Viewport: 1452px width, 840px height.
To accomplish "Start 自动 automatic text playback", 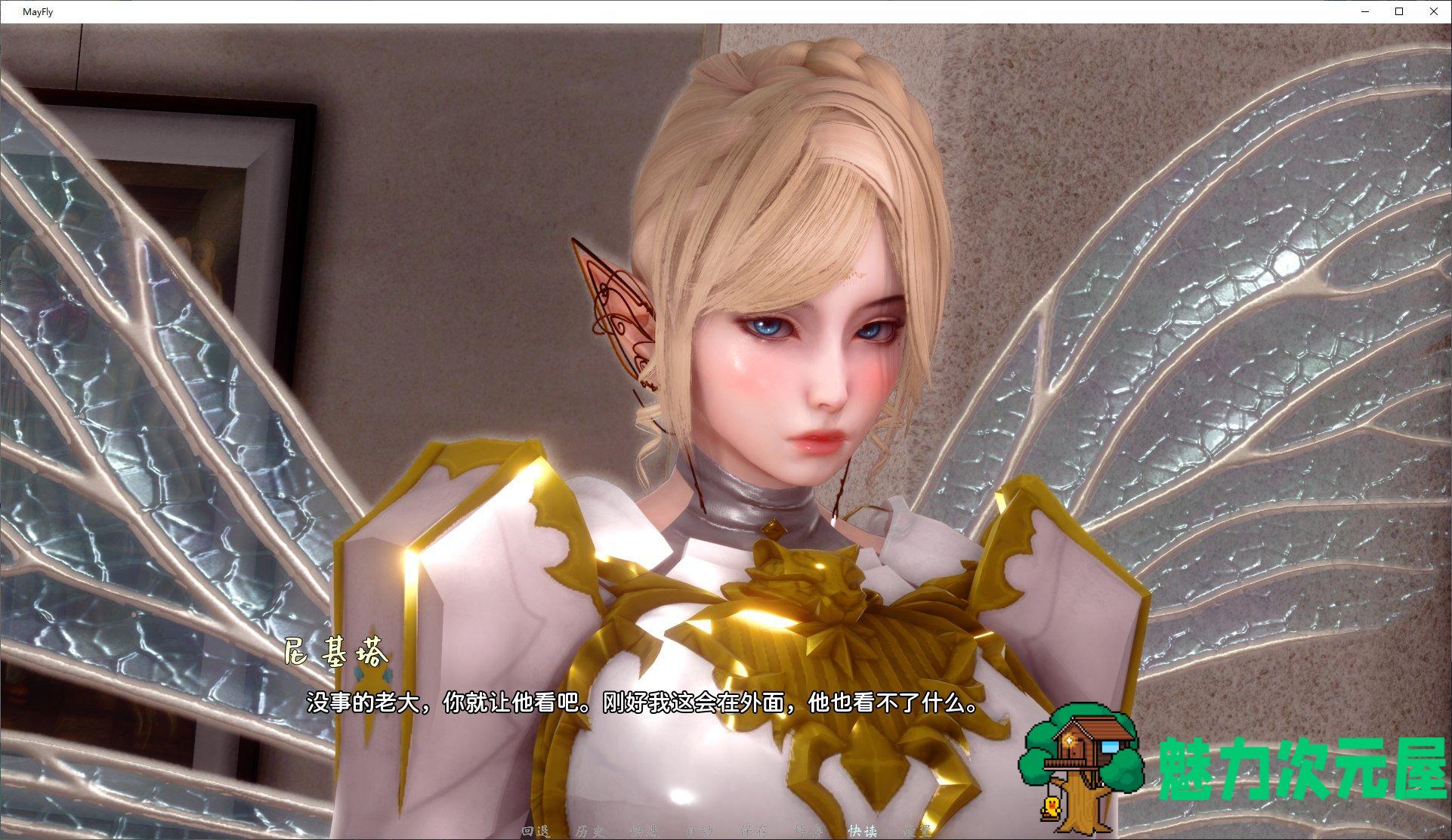I will [x=700, y=829].
